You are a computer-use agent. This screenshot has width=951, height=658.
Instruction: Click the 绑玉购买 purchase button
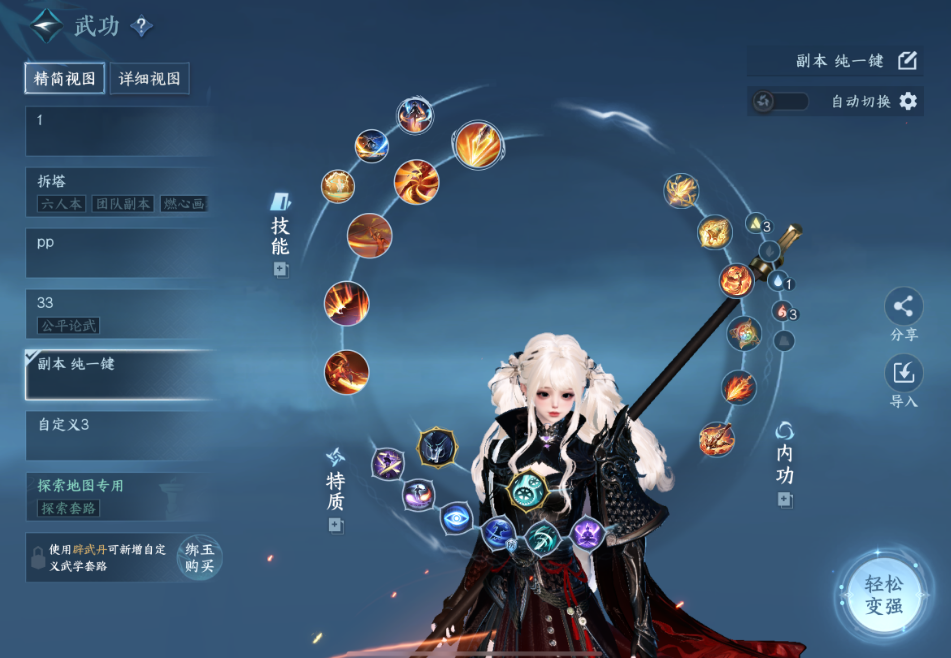point(199,558)
